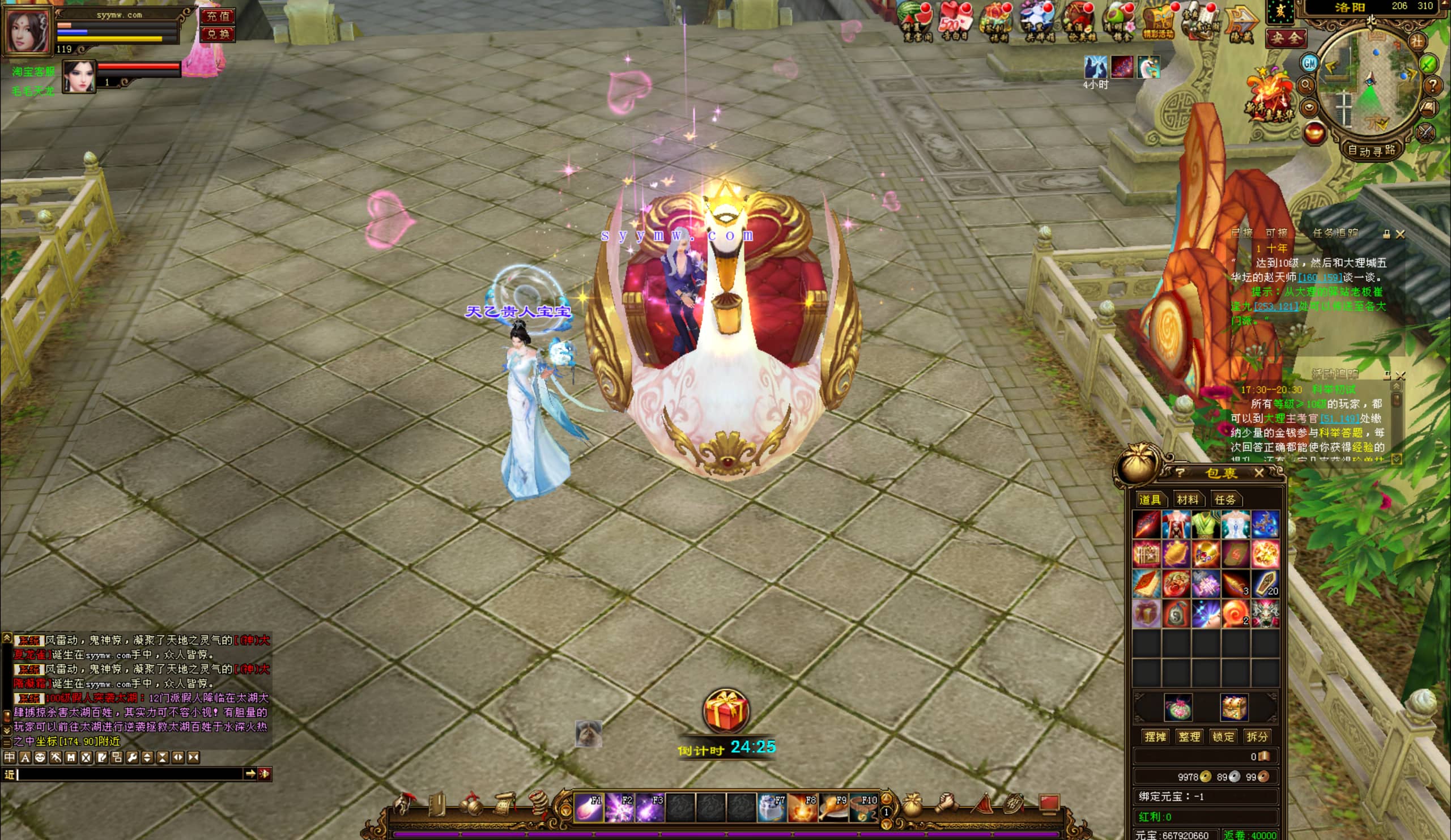Use the roast chicken leg in F9

pyautogui.click(x=833, y=807)
